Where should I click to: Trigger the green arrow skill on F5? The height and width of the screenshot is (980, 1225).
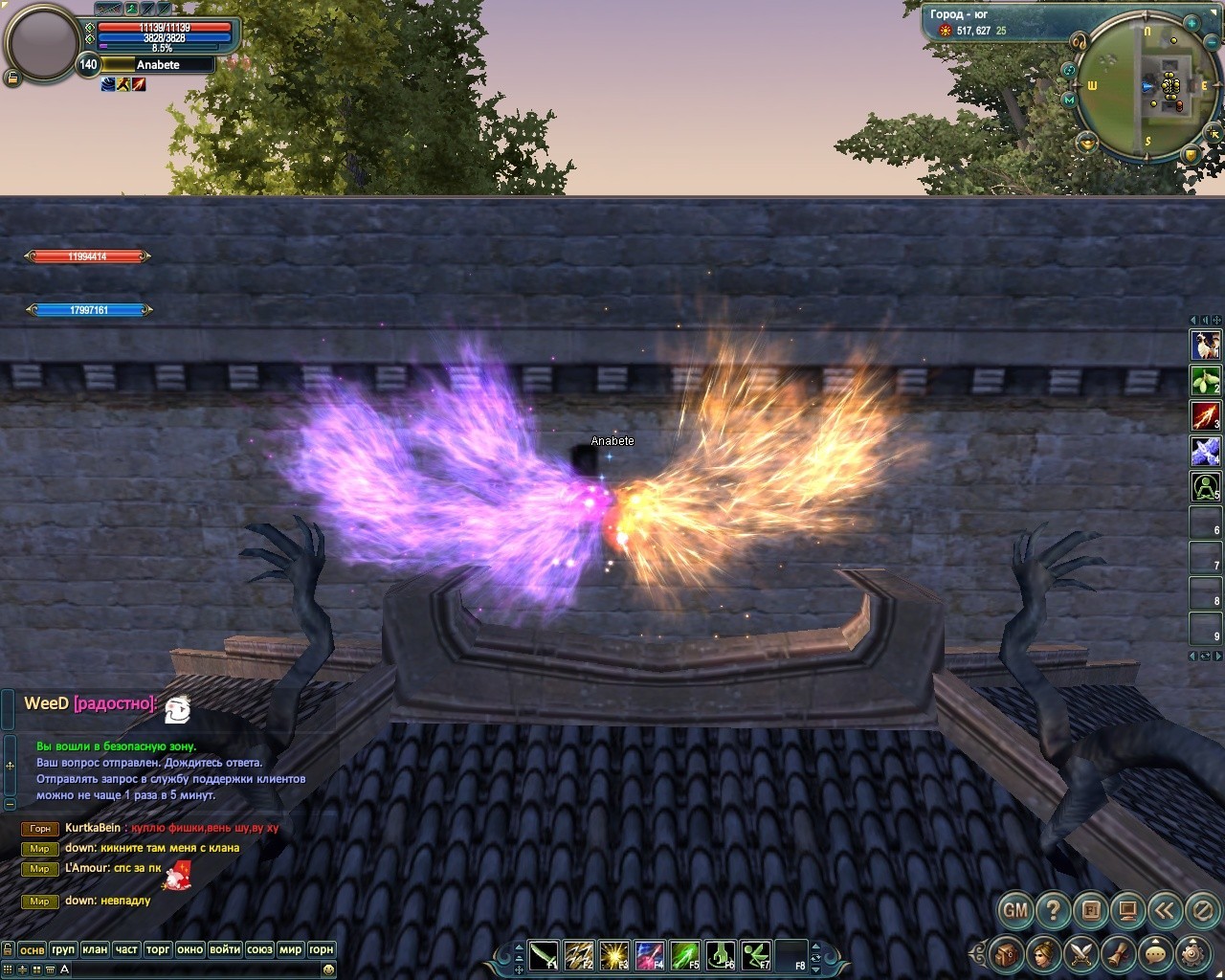point(684,955)
